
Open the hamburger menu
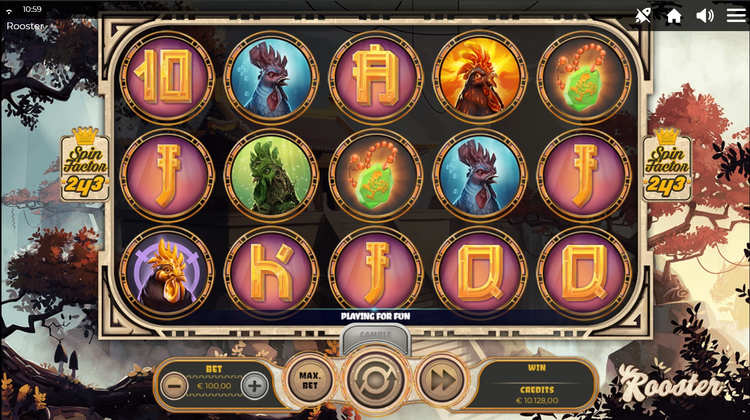735,15
